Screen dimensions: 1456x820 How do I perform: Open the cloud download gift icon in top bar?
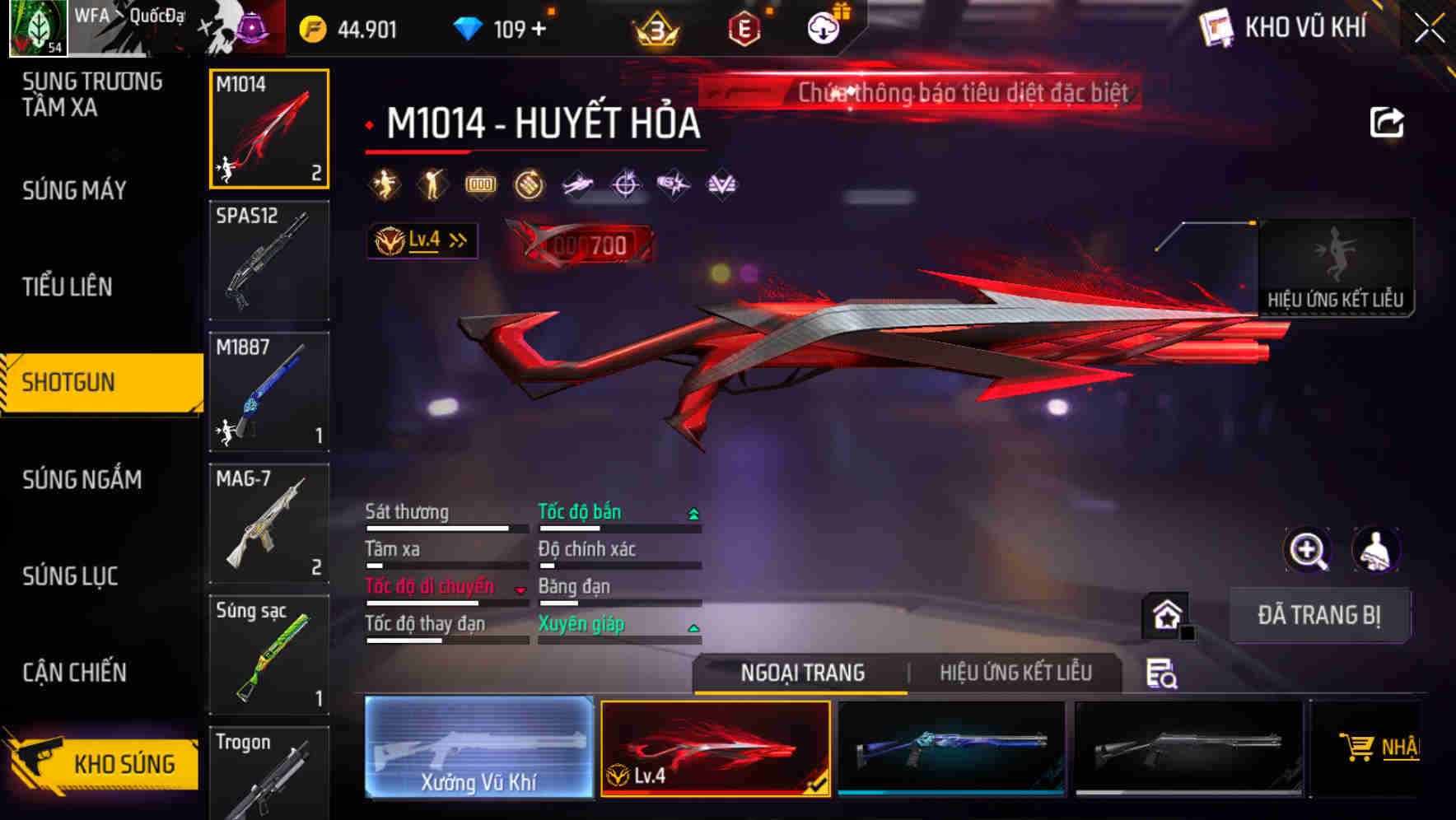click(x=822, y=27)
